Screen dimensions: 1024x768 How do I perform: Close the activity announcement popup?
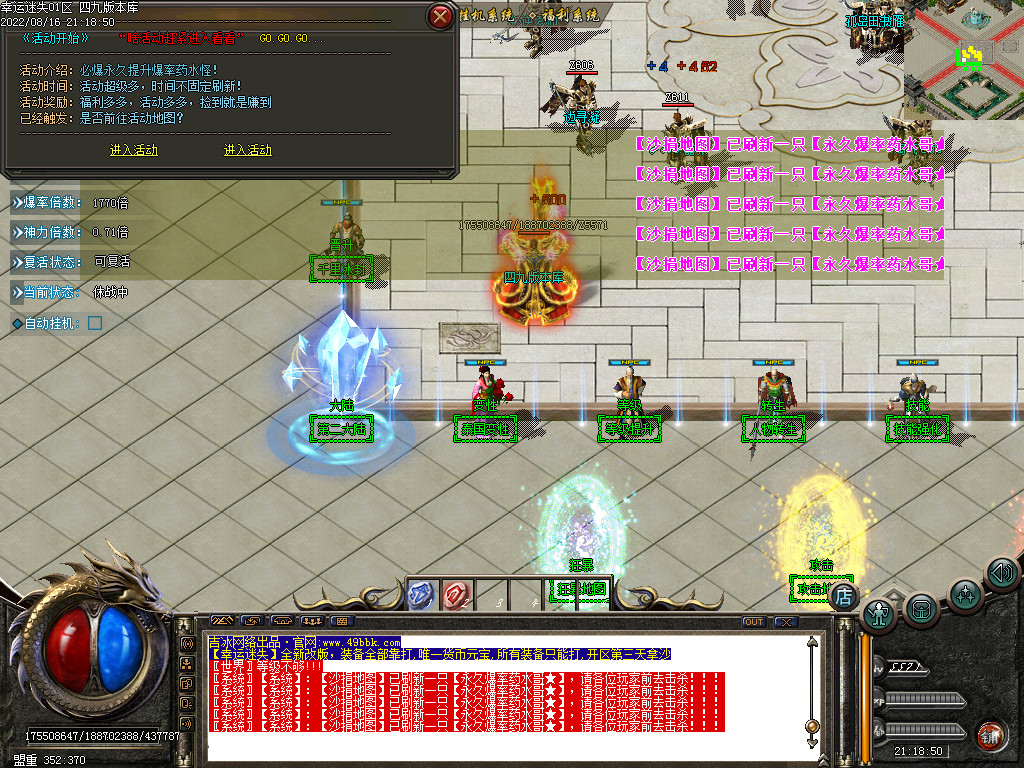[439, 16]
